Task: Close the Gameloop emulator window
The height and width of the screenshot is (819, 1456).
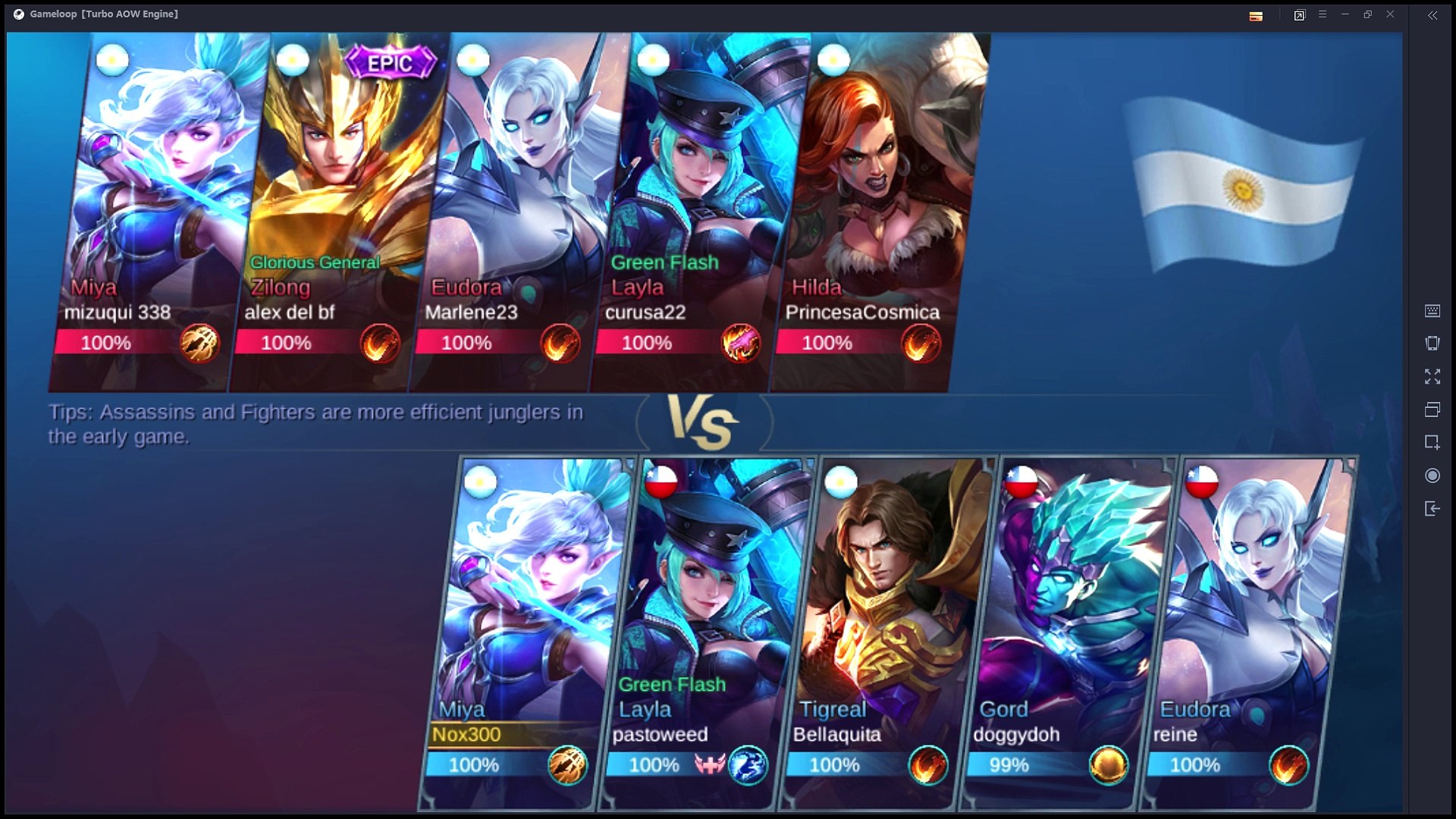Action: pyautogui.click(x=1390, y=14)
